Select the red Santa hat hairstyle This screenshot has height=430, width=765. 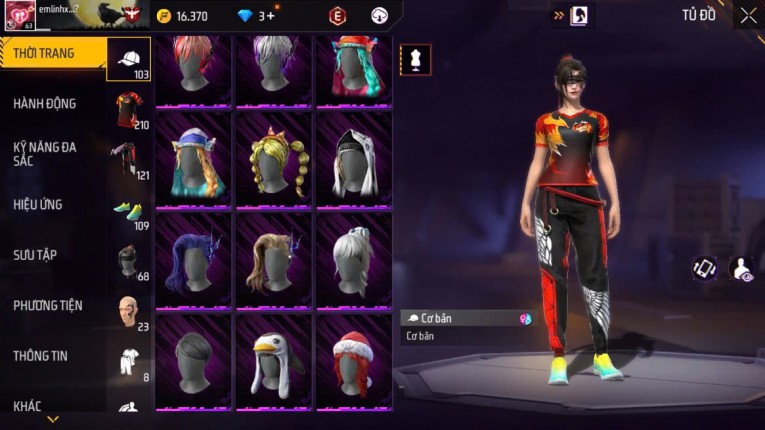[x=354, y=360]
